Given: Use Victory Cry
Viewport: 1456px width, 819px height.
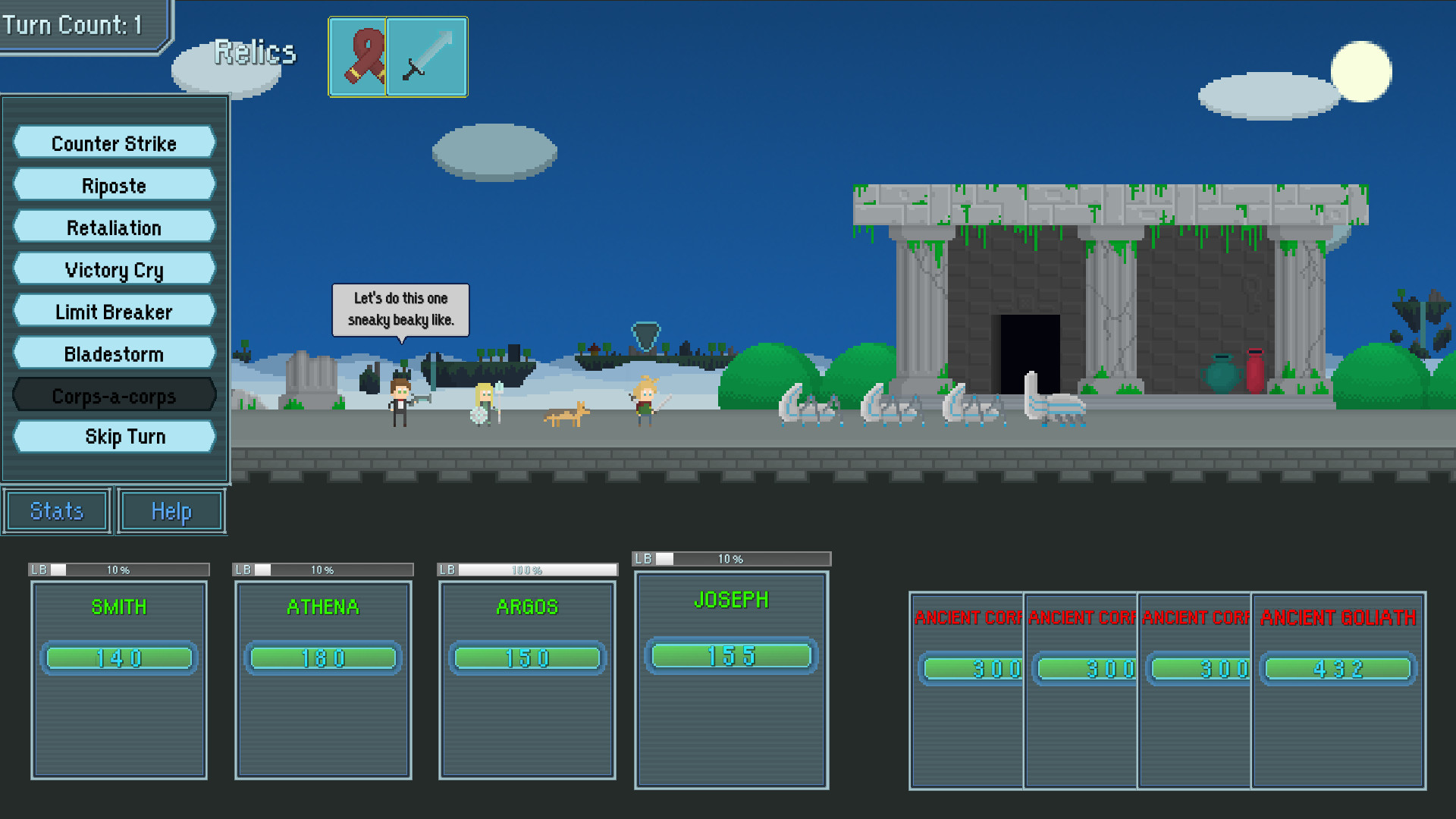Looking at the screenshot, I should pyautogui.click(x=113, y=269).
